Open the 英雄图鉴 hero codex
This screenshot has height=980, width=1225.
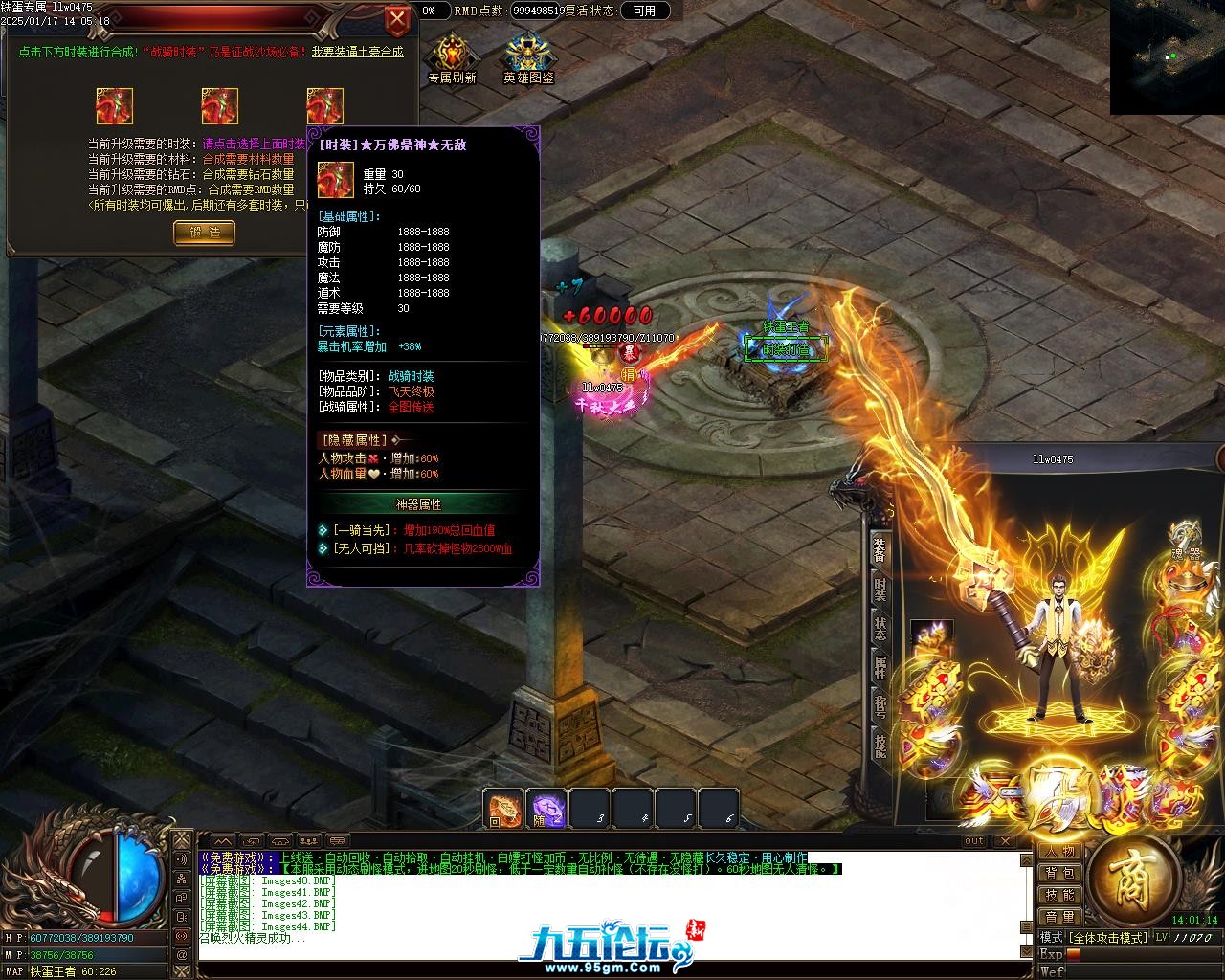[x=528, y=57]
